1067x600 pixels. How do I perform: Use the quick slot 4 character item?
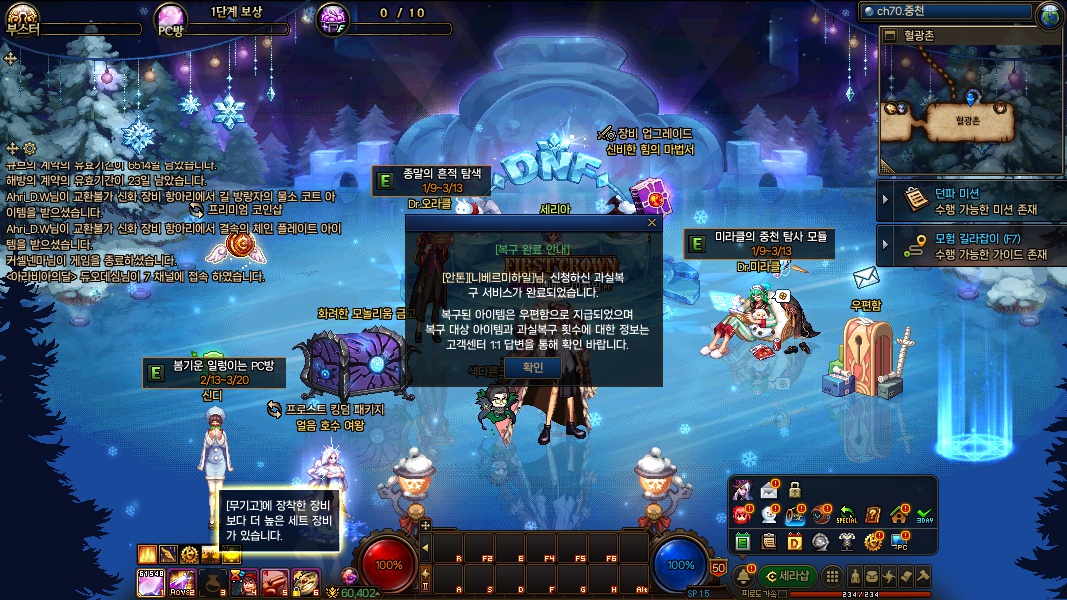245,581
